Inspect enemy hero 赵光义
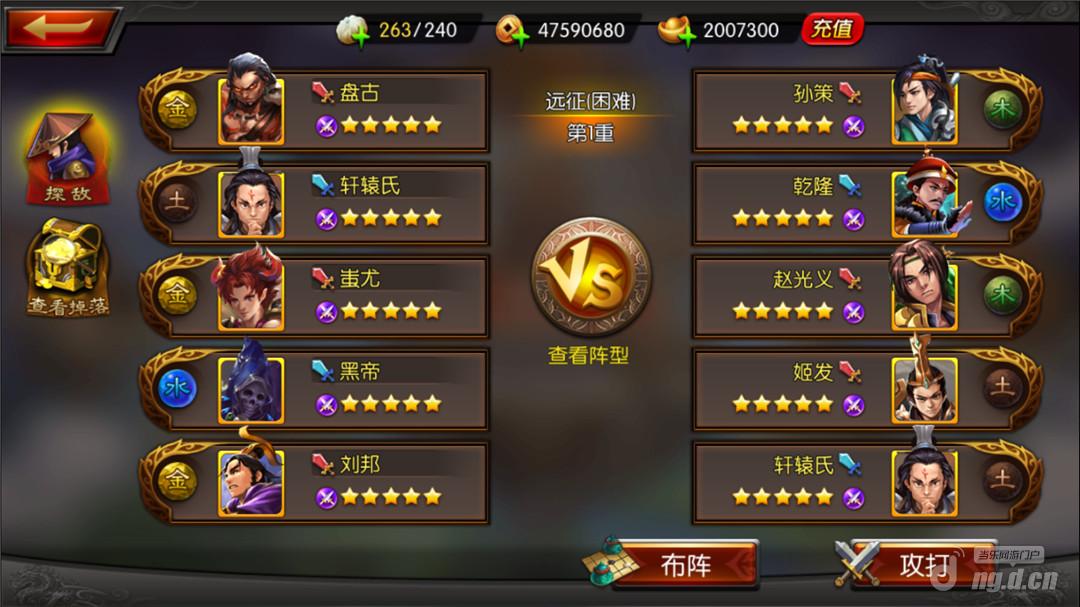The height and width of the screenshot is (607, 1080). (x=924, y=294)
